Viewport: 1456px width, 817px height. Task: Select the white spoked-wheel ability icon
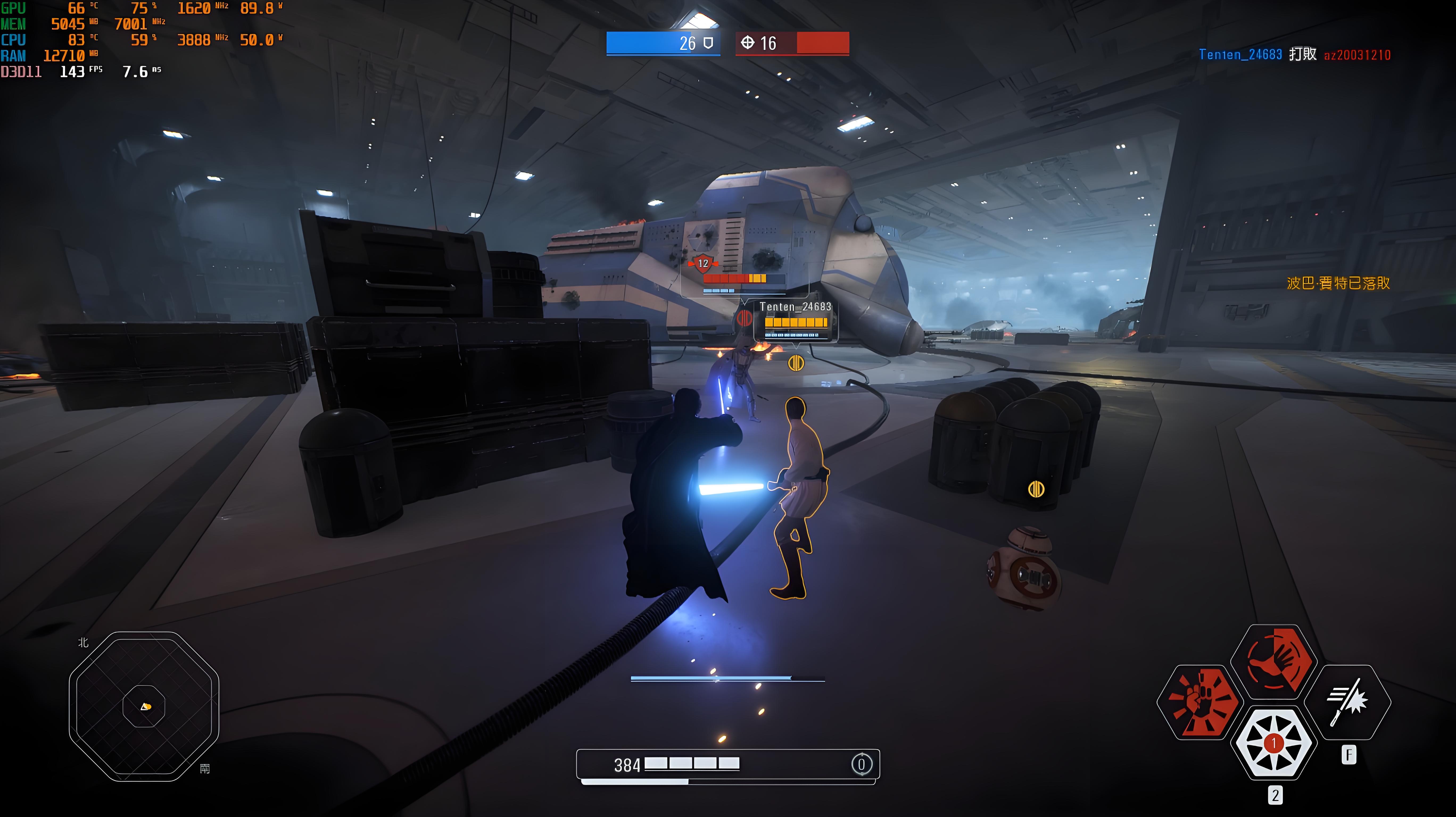tap(1274, 743)
